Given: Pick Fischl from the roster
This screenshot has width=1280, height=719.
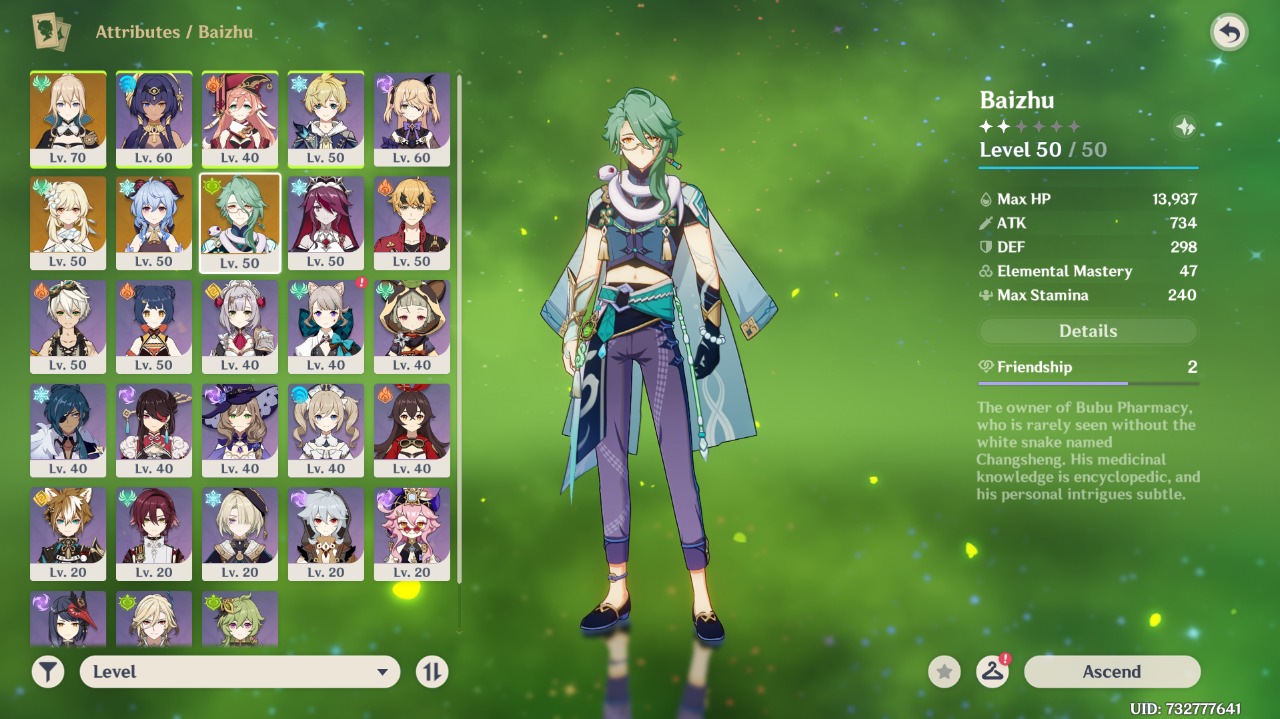Looking at the screenshot, I should coord(412,118).
